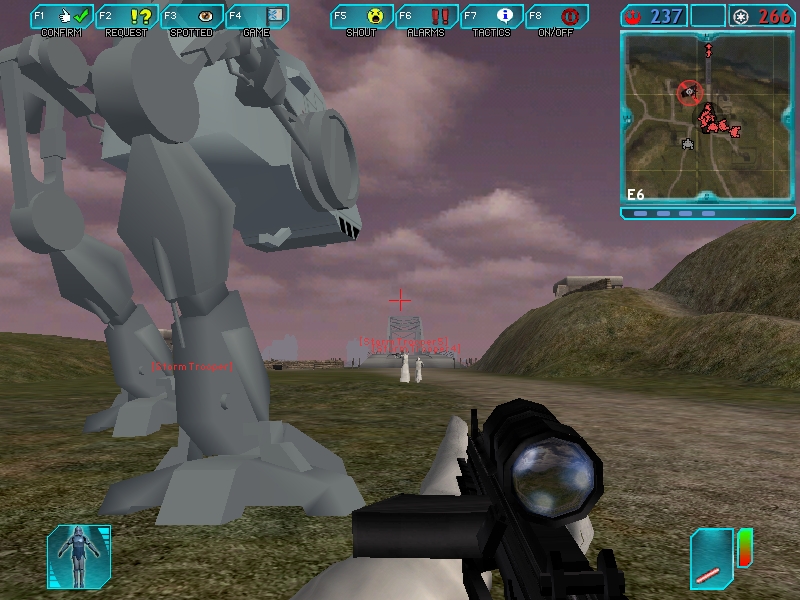Viewport: 800px width, 600px height.
Task: Select the weapon ammo icon
Action: click(712, 558)
